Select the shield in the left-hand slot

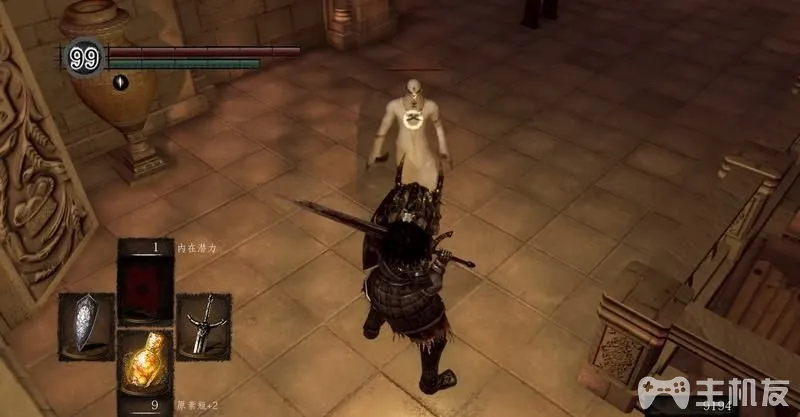coord(87,325)
